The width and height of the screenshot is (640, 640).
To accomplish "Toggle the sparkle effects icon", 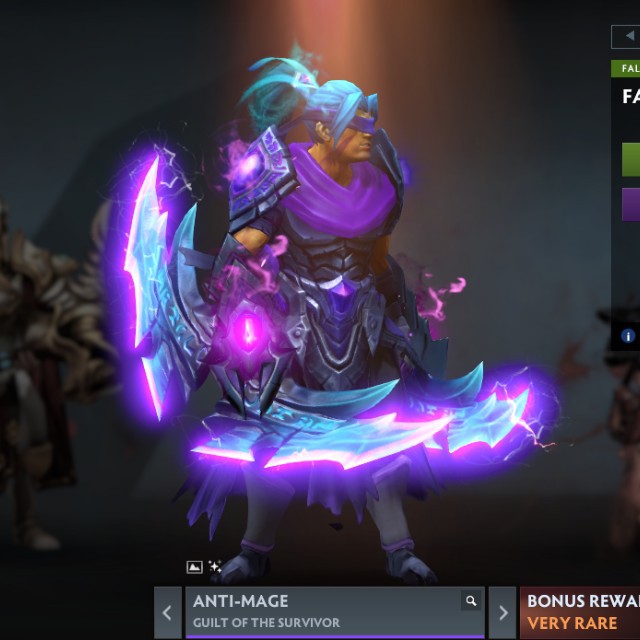I will [x=214, y=567].
